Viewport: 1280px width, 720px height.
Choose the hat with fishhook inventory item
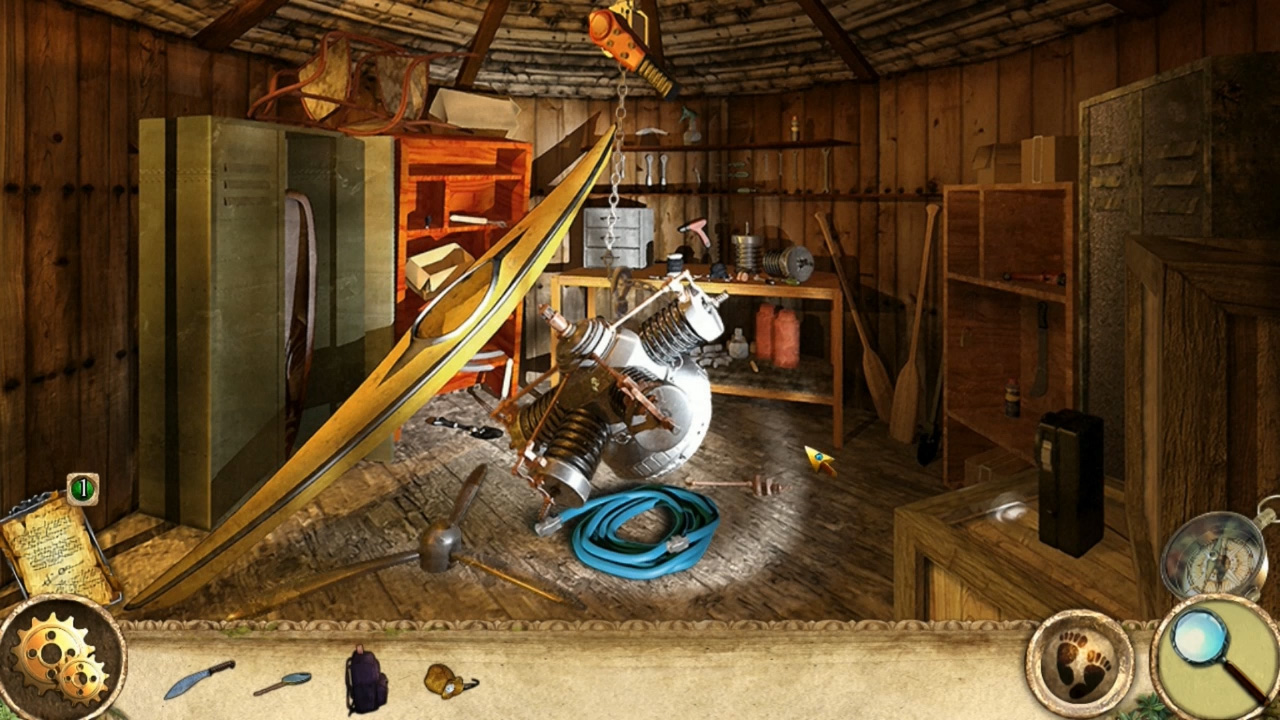[x=445, y=682]
